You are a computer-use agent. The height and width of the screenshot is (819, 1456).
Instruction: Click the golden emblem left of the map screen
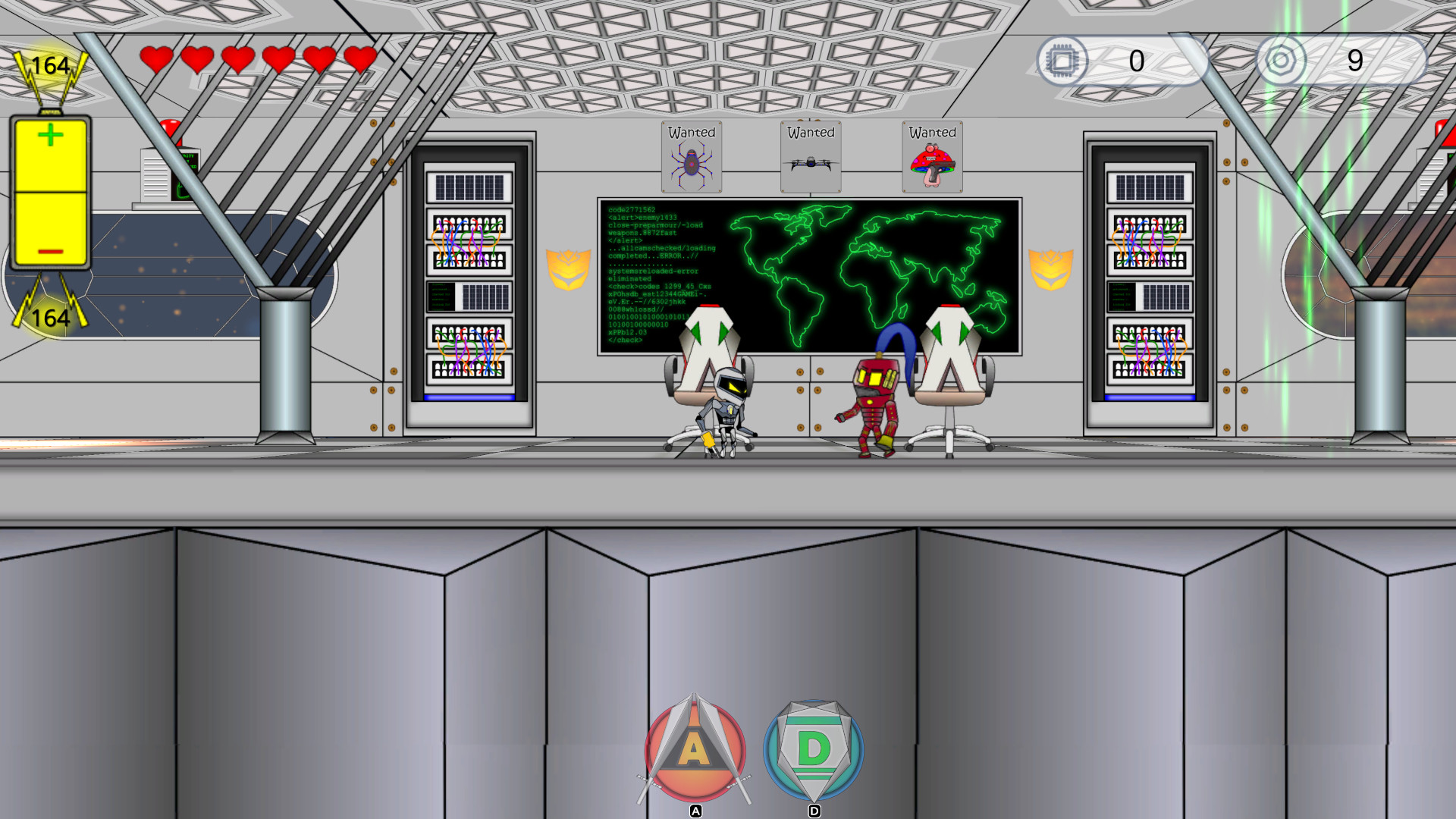point(567,269)
